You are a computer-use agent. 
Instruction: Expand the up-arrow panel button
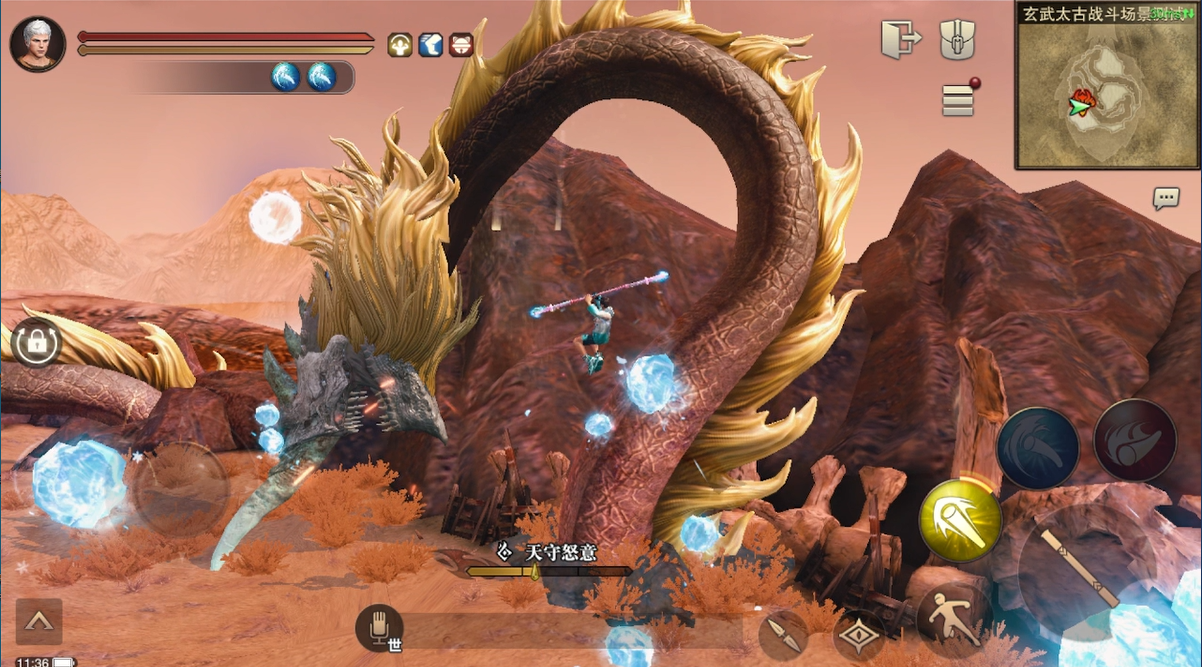[39, 622]
